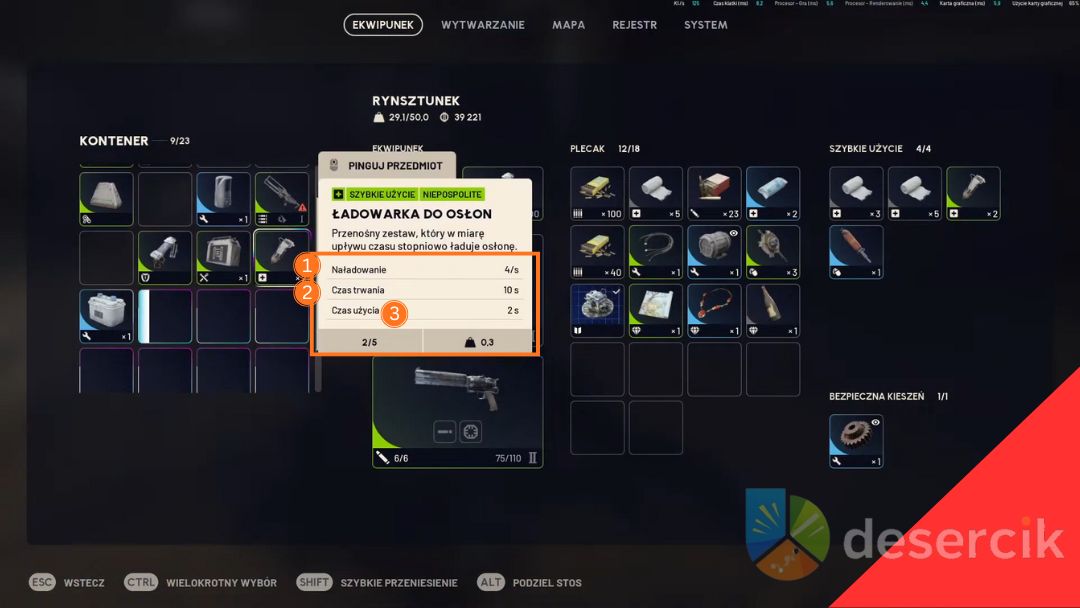The height and width of the screenshot is (608, 1080).
Task: Click the Pinguj Przedmiot button
Action: click(x=387, y=165)
